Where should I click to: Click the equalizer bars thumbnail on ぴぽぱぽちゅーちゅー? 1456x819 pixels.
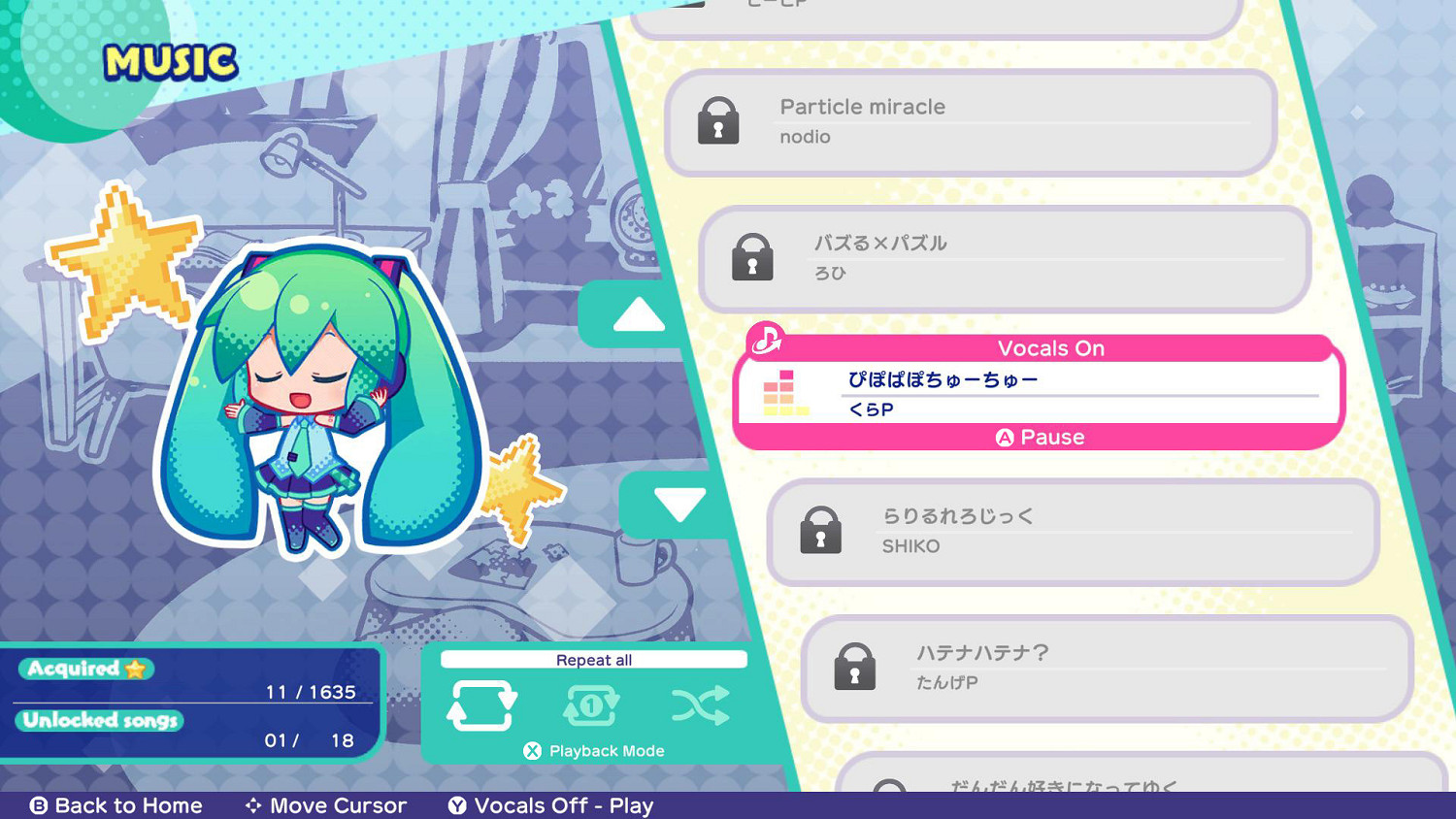coord(782,393)
